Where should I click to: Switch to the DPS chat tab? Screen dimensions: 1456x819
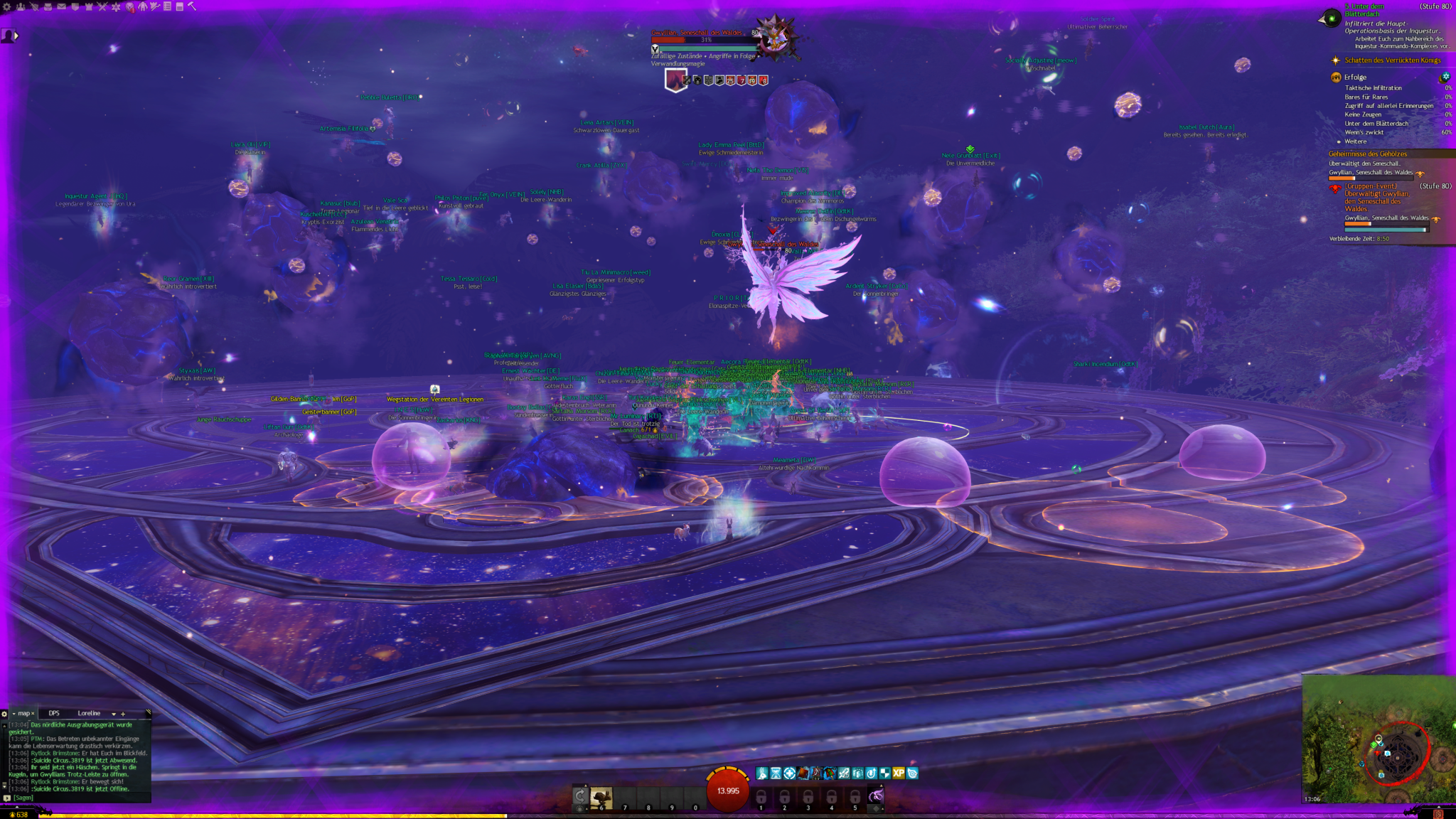pos(54,713)
